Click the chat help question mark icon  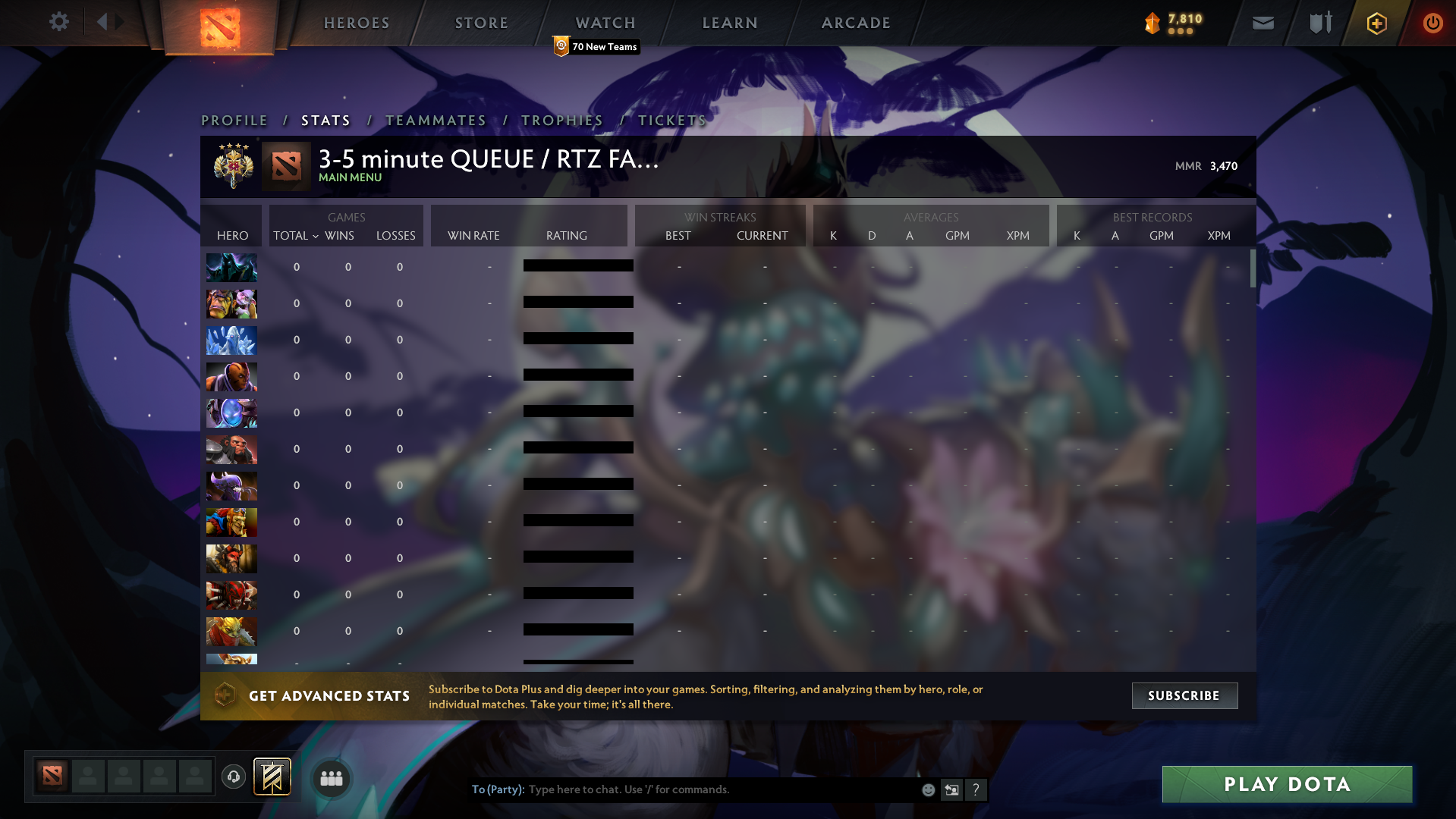976,789
